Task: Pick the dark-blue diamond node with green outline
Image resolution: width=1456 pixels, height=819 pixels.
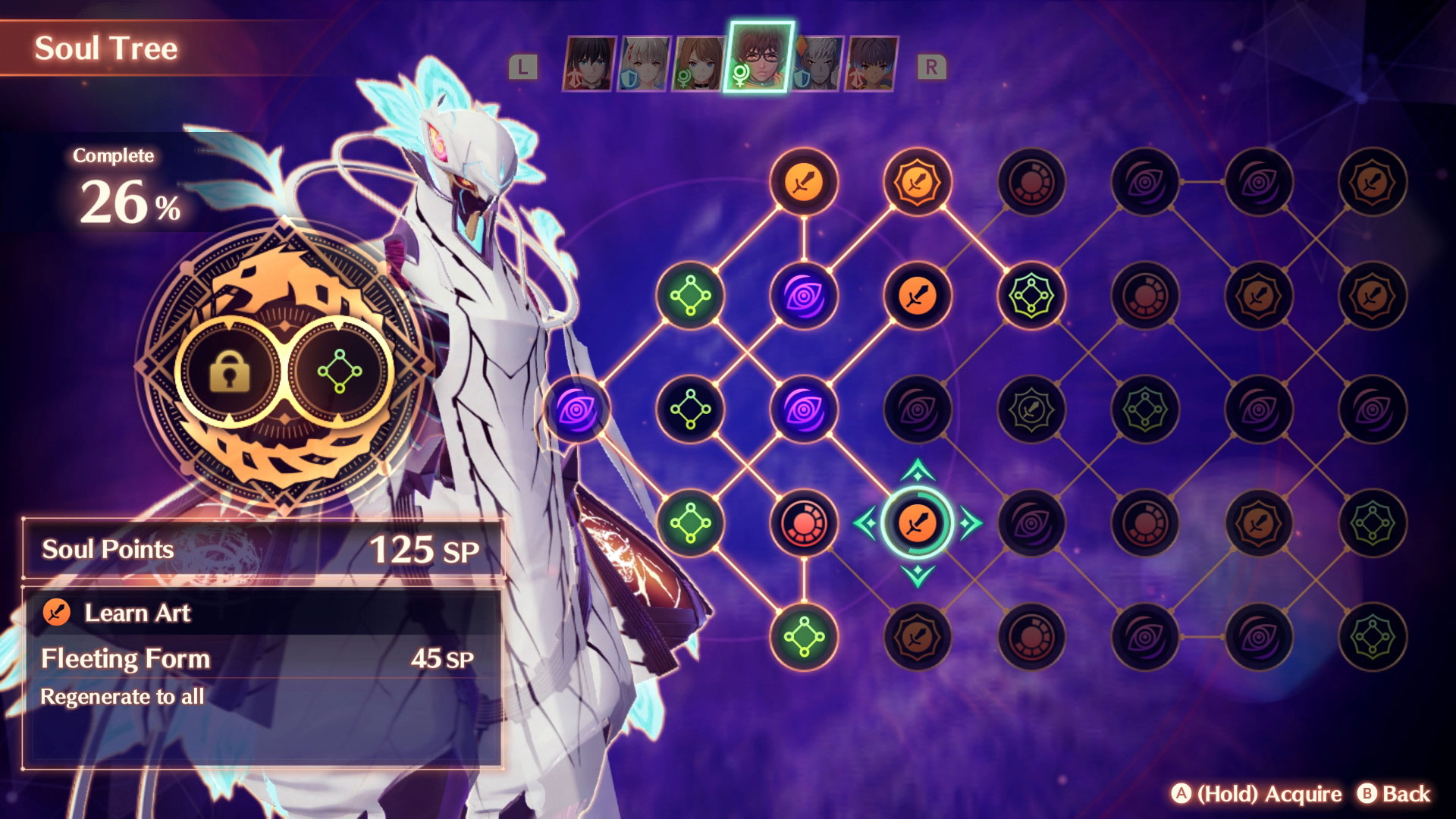Action: pos(689,409)
